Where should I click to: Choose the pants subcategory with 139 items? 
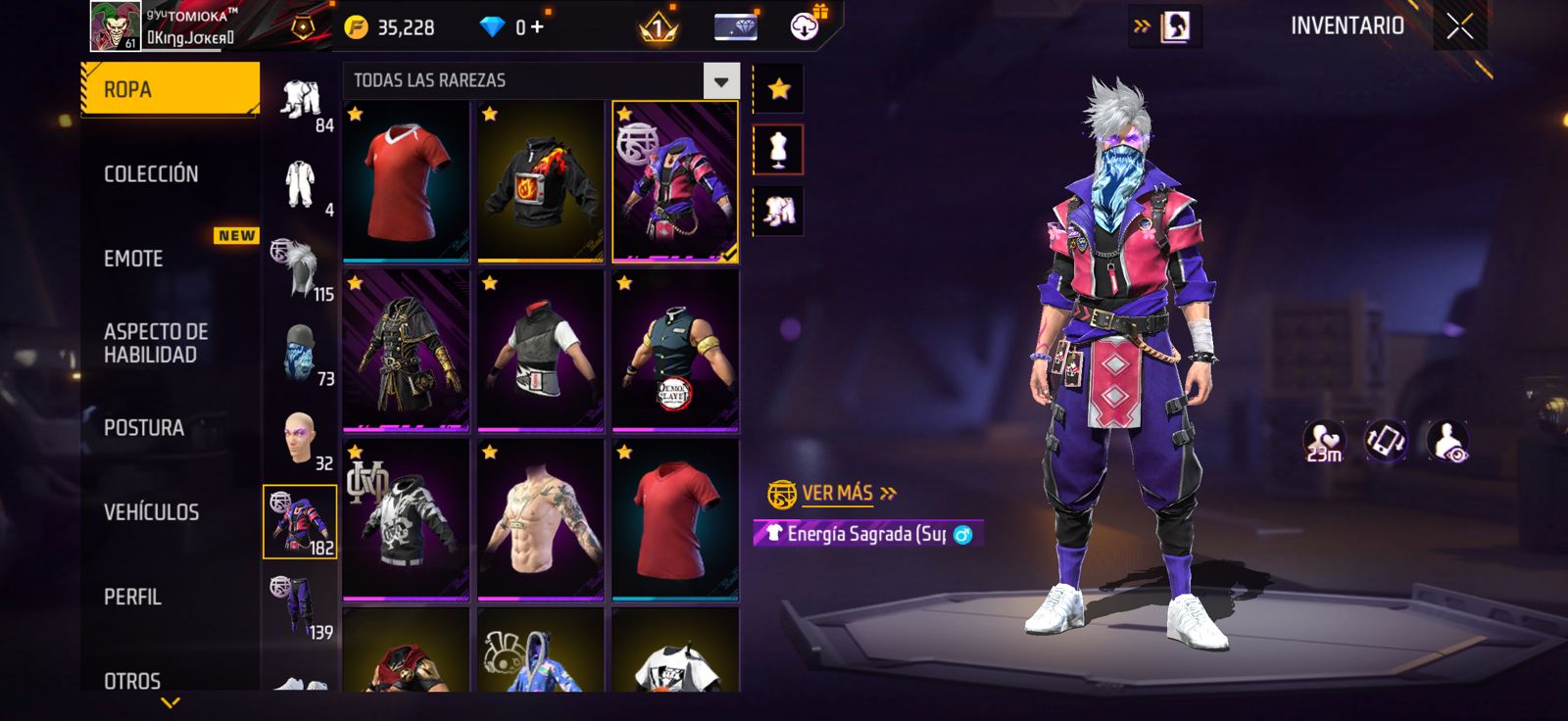pos(301,607)
